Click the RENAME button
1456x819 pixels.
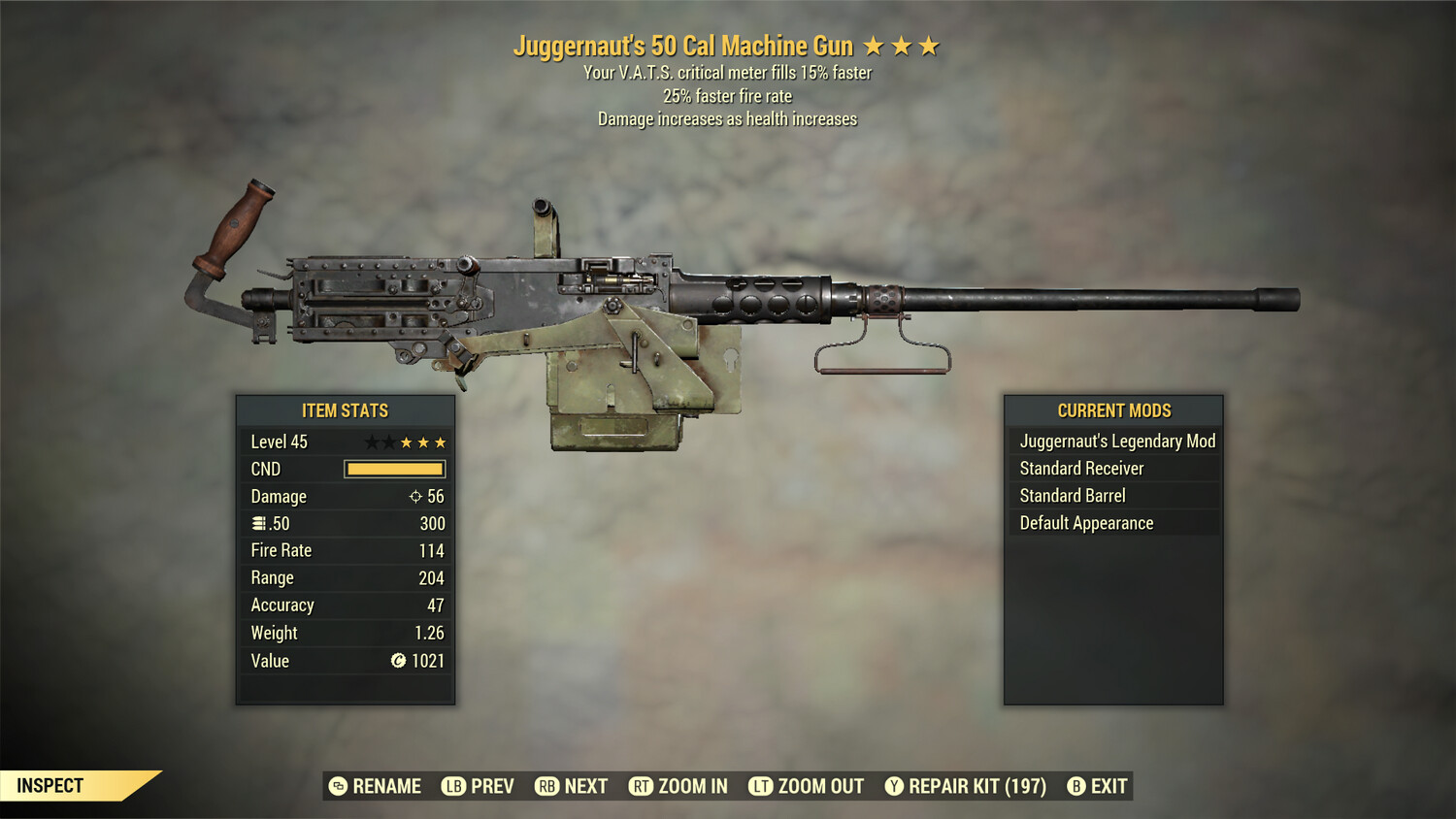click(378, 786)
